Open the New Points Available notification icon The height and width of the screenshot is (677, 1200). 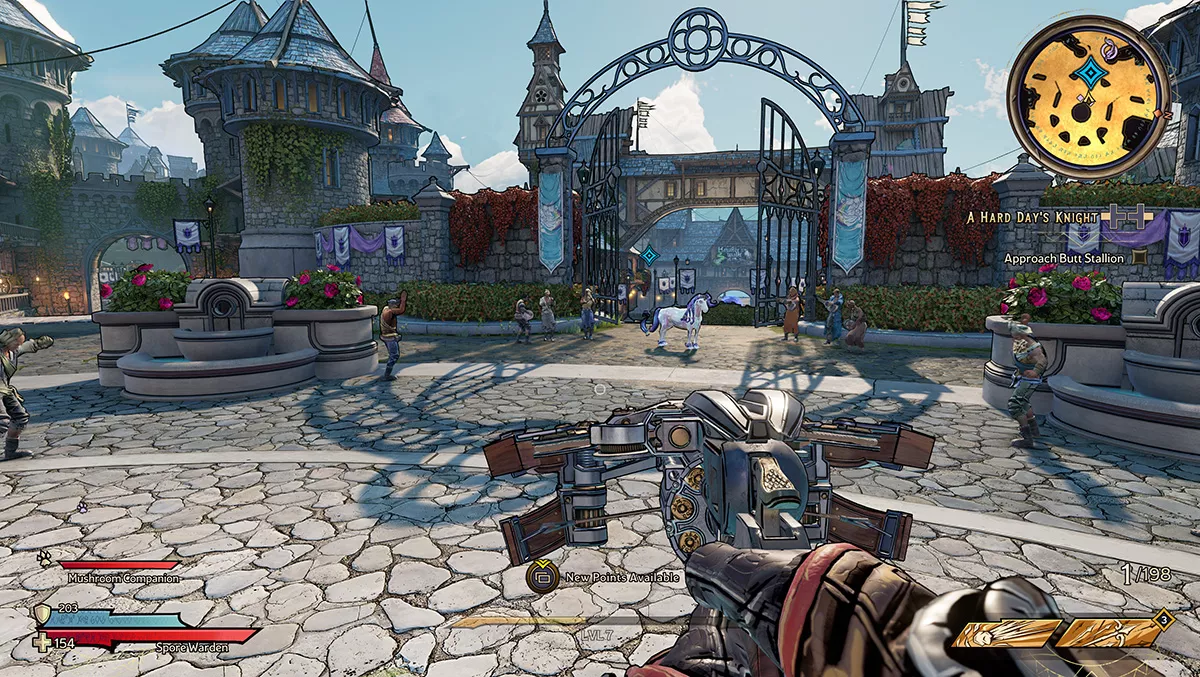542,576
